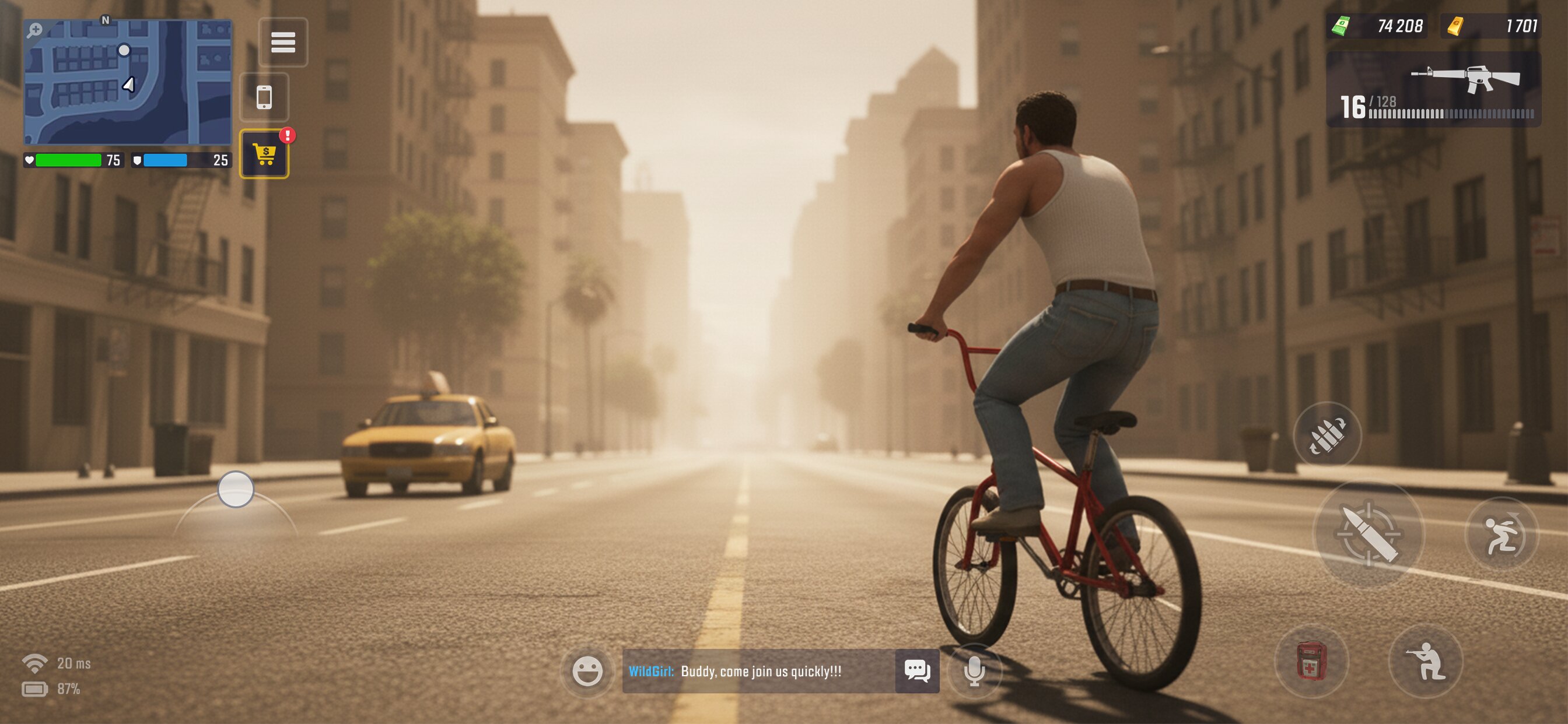This screenshot has width=1568, height=724.
Task: Tap the gold bar currency counter
Action: pyautogui.click(x=1490, y=26)
